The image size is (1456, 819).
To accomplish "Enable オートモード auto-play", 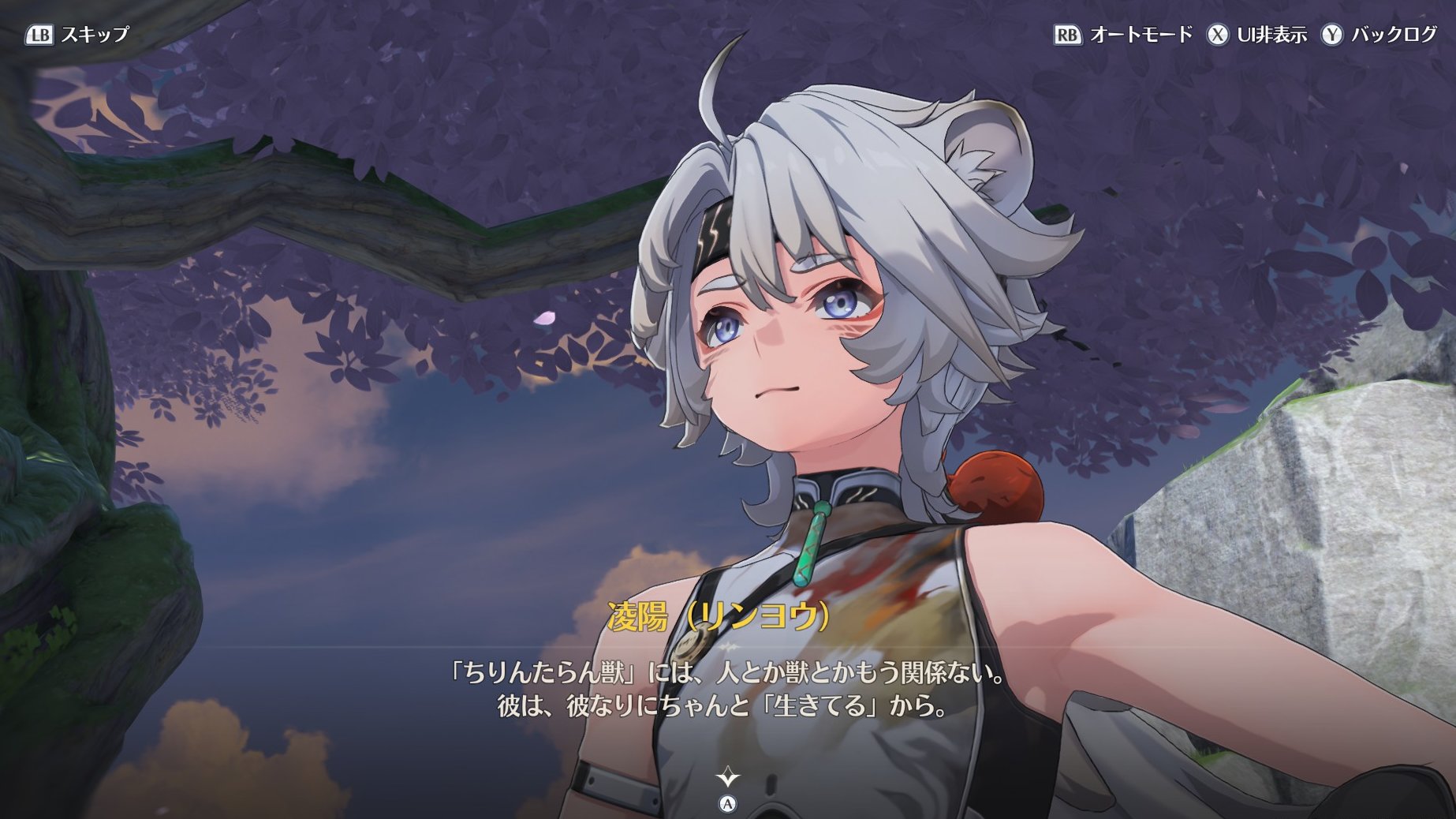I will click(1123, 35).
